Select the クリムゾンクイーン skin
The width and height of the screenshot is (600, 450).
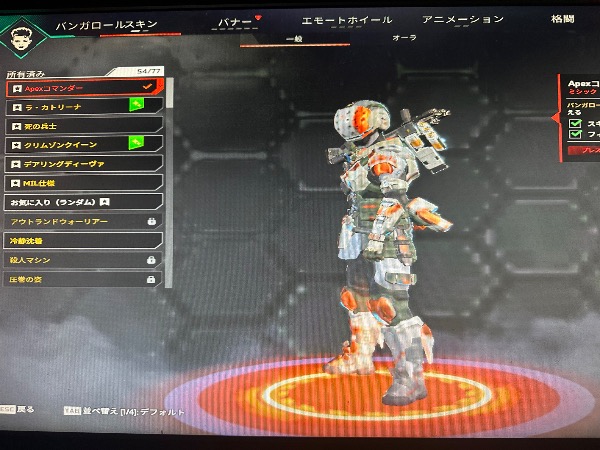click(82, 145)
